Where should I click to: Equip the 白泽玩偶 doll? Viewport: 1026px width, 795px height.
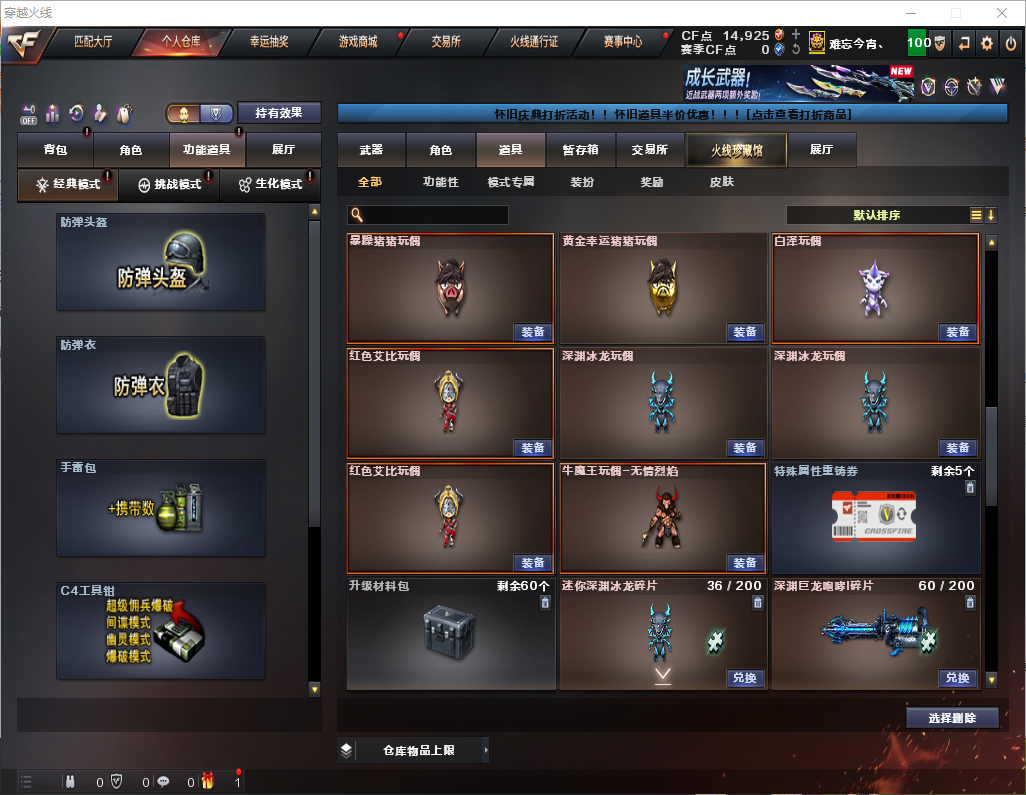[x=957, y=332]
